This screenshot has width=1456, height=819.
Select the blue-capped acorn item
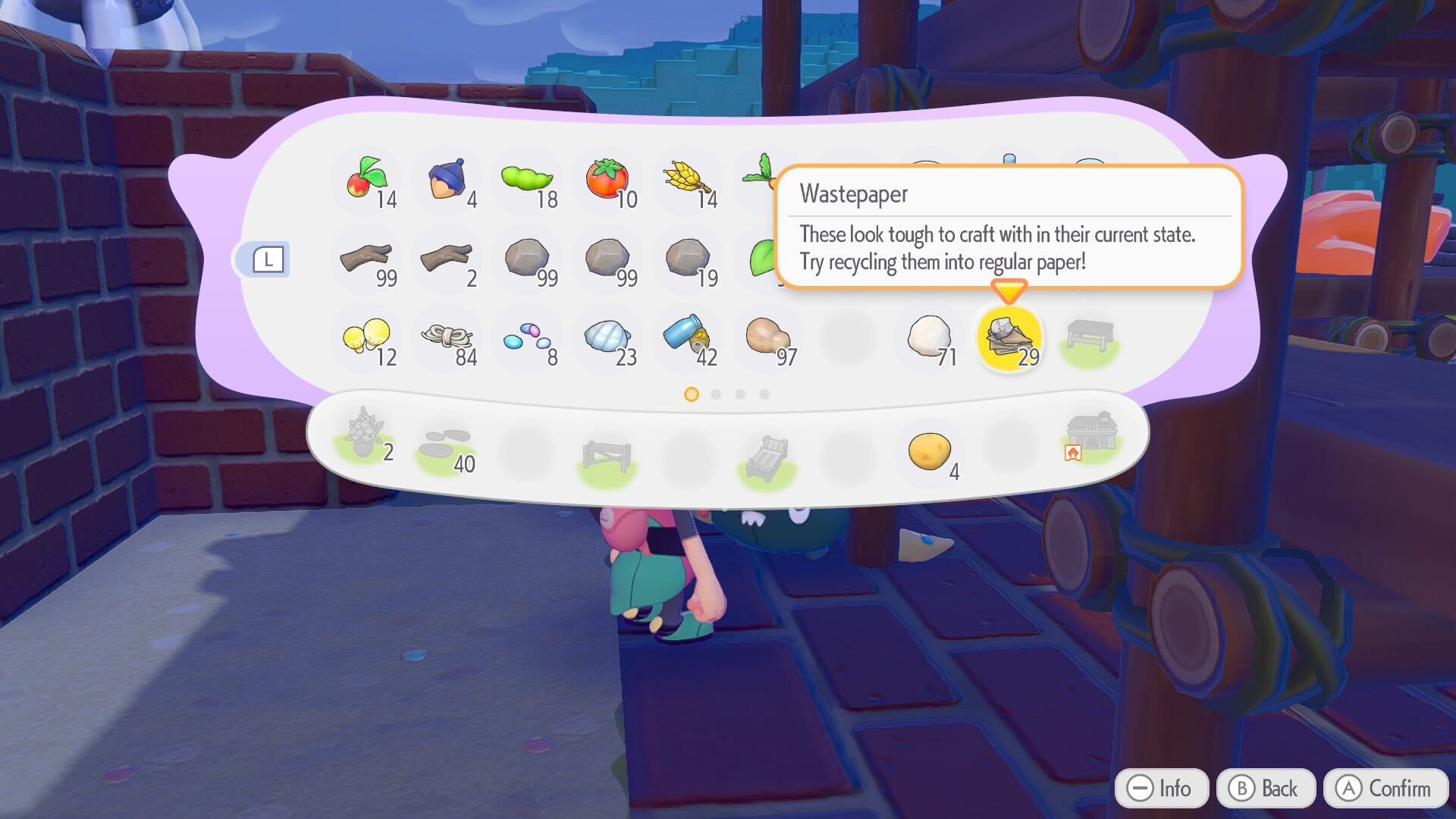pyautogui.click(x=447, y=180)
